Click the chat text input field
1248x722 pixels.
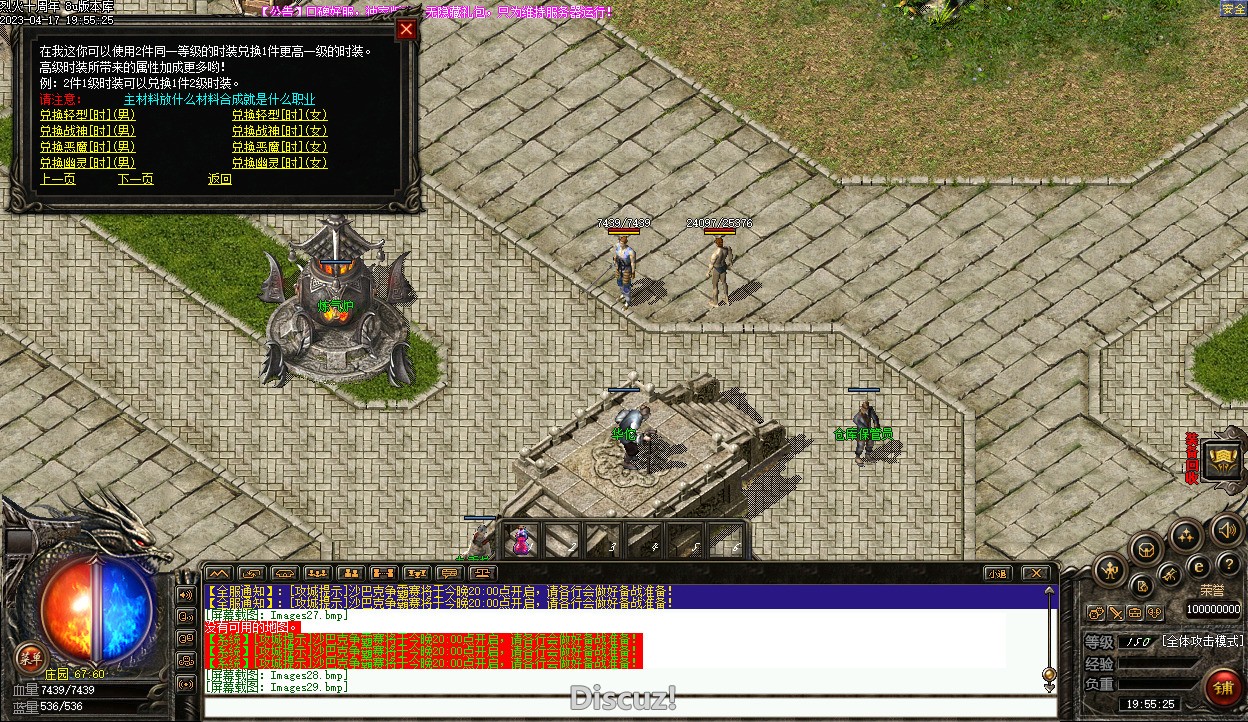coord(630,707)
